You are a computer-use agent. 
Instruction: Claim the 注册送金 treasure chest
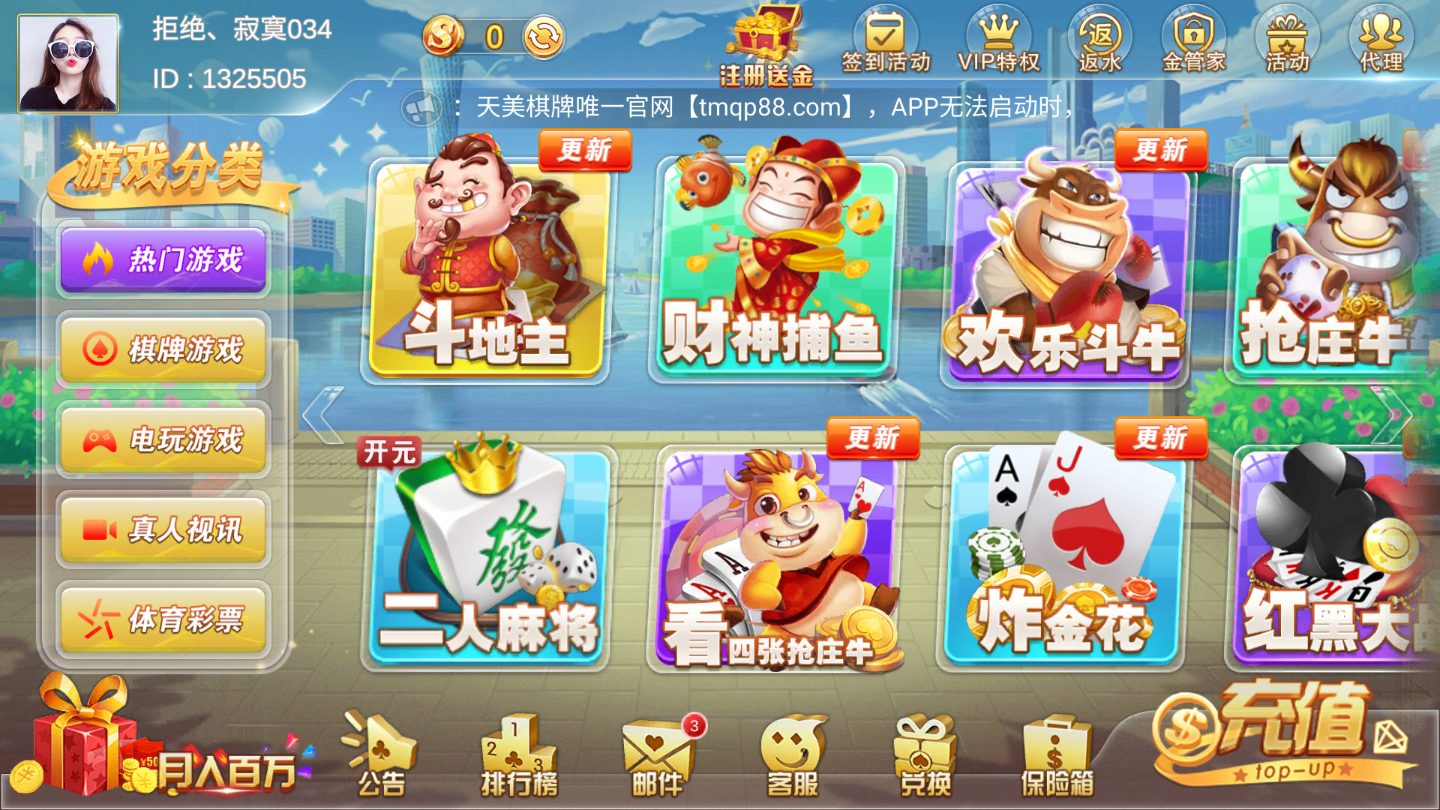(x=763, y=38)
